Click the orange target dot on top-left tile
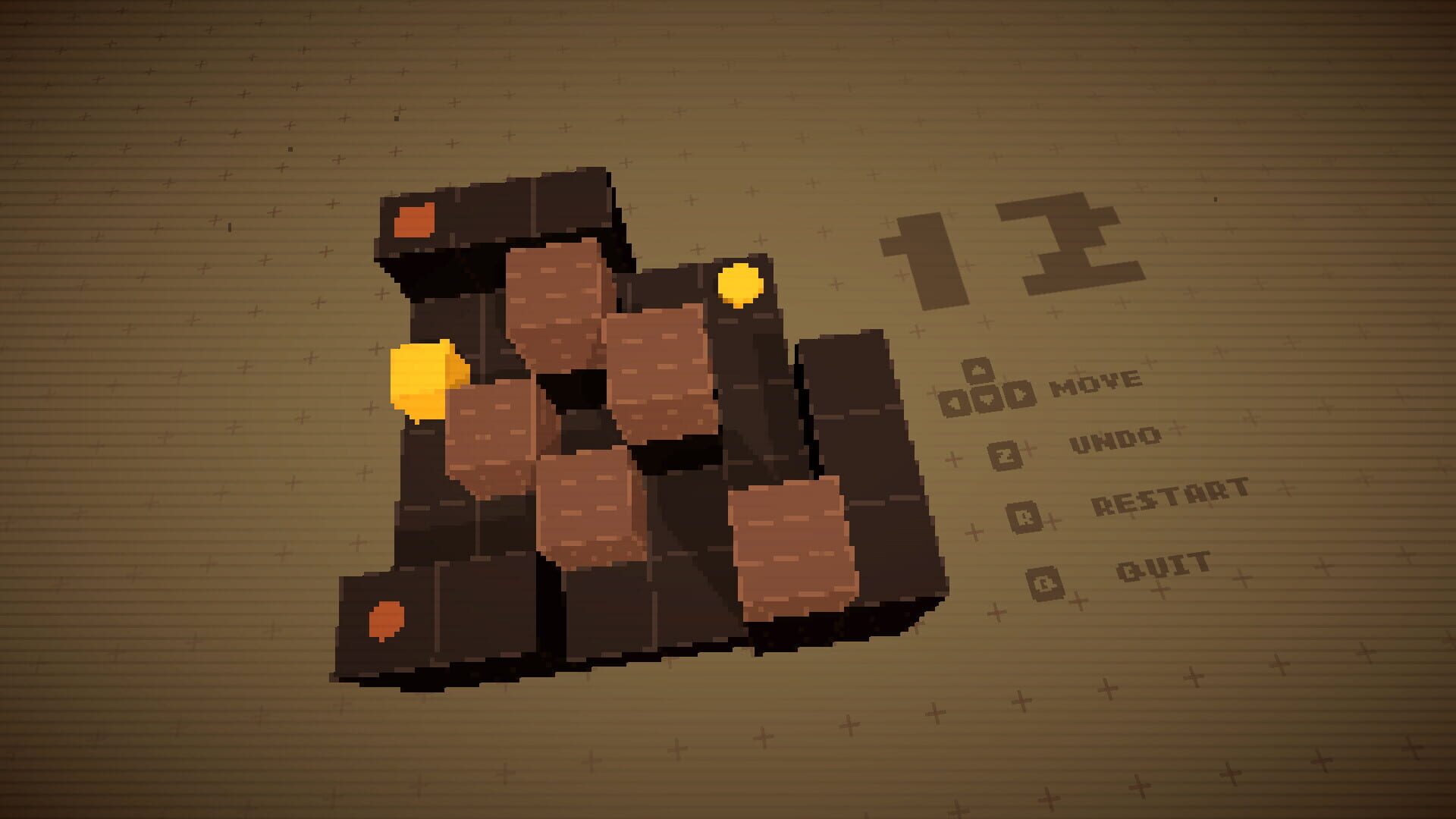1456x819 pixels. pyautogui.click(x=413, y=218)
